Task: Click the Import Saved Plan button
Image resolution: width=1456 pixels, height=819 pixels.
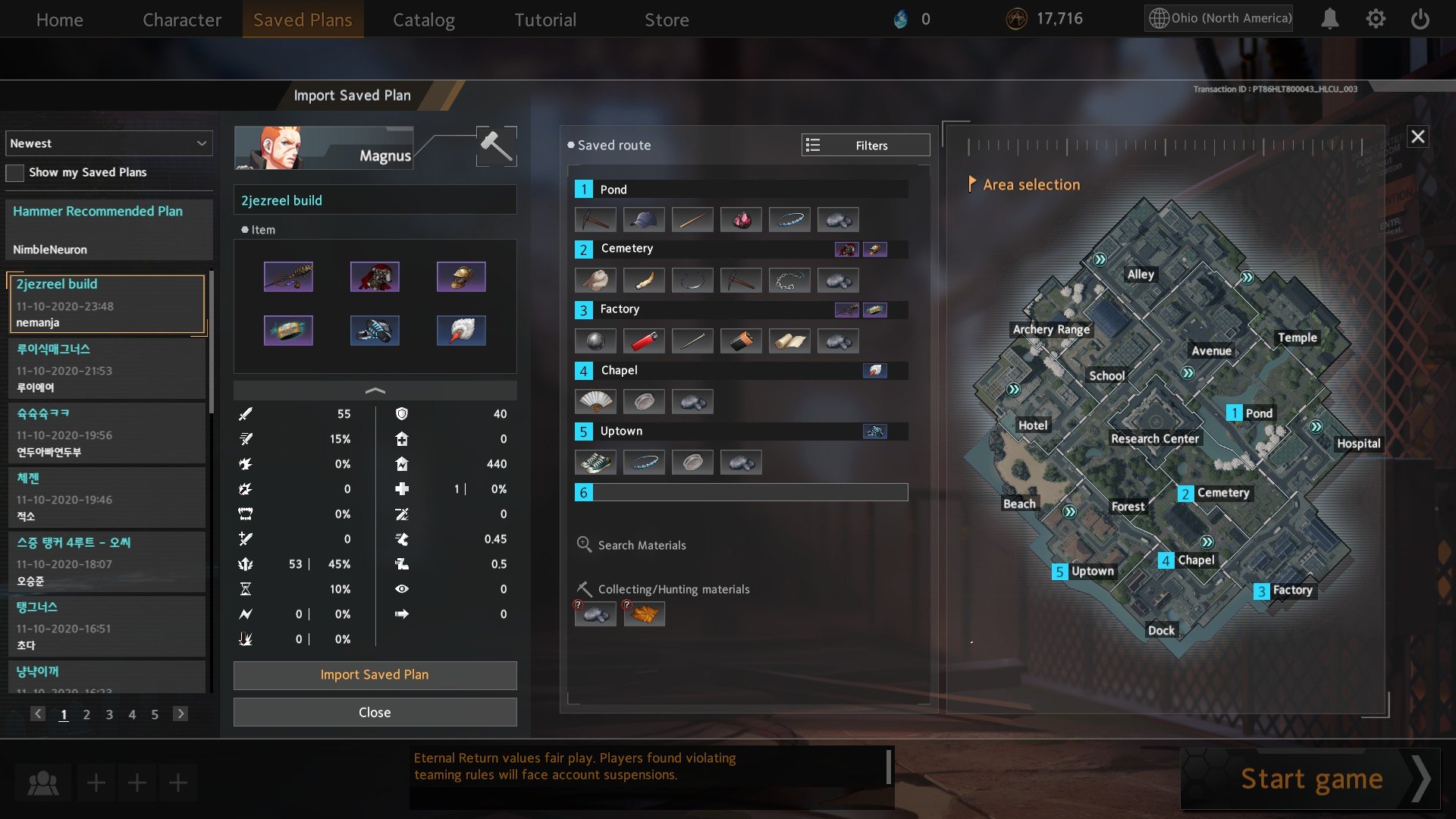Action: pos(375,675)
